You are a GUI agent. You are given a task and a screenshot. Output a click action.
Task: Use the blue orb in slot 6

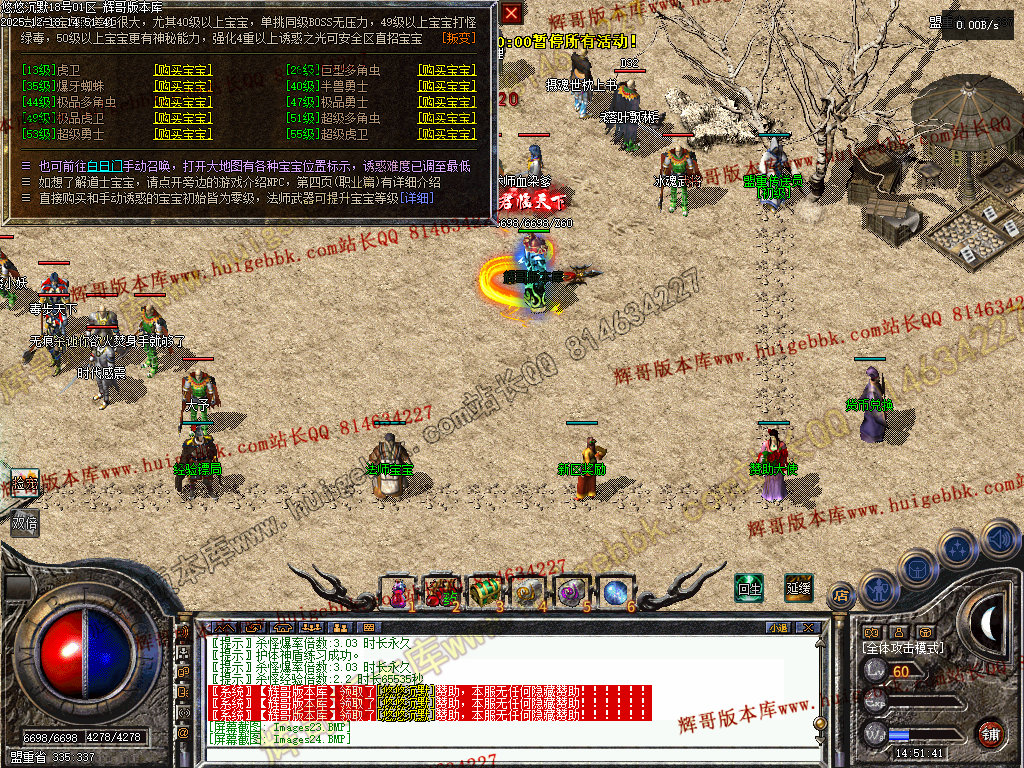click(616, 590)
